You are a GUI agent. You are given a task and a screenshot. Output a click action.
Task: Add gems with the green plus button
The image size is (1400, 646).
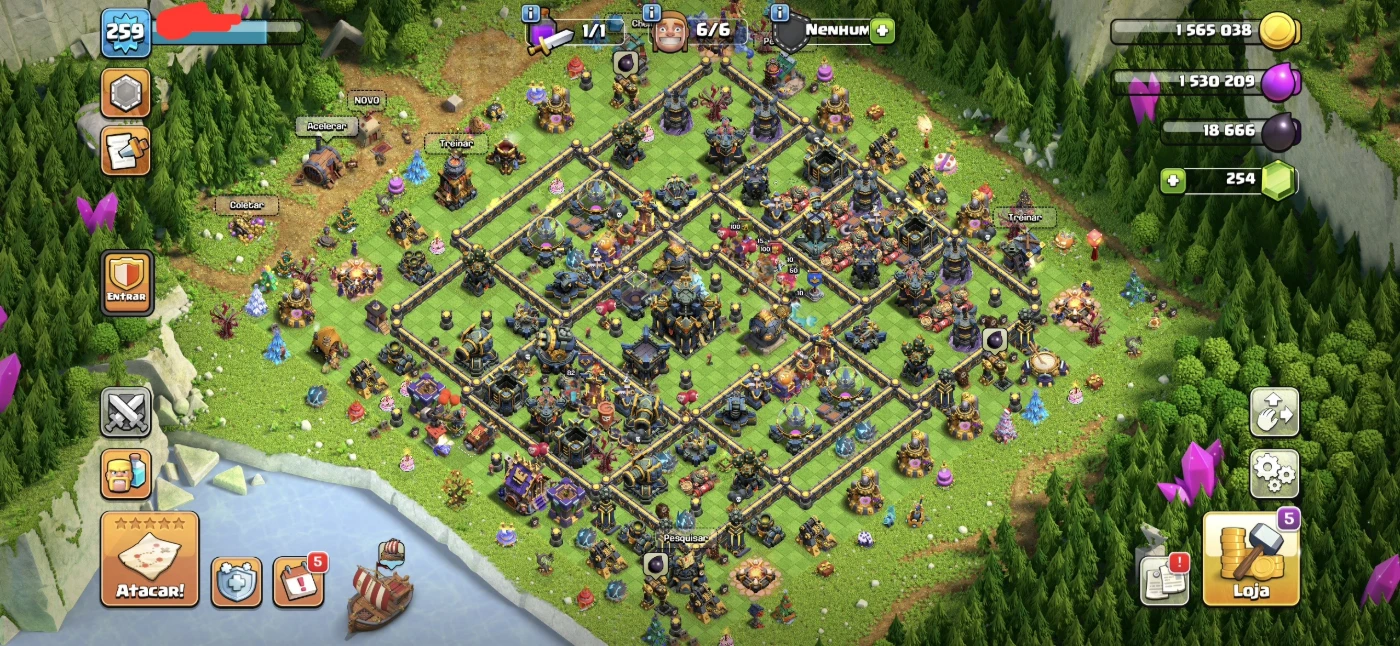tap(1173, 181)
